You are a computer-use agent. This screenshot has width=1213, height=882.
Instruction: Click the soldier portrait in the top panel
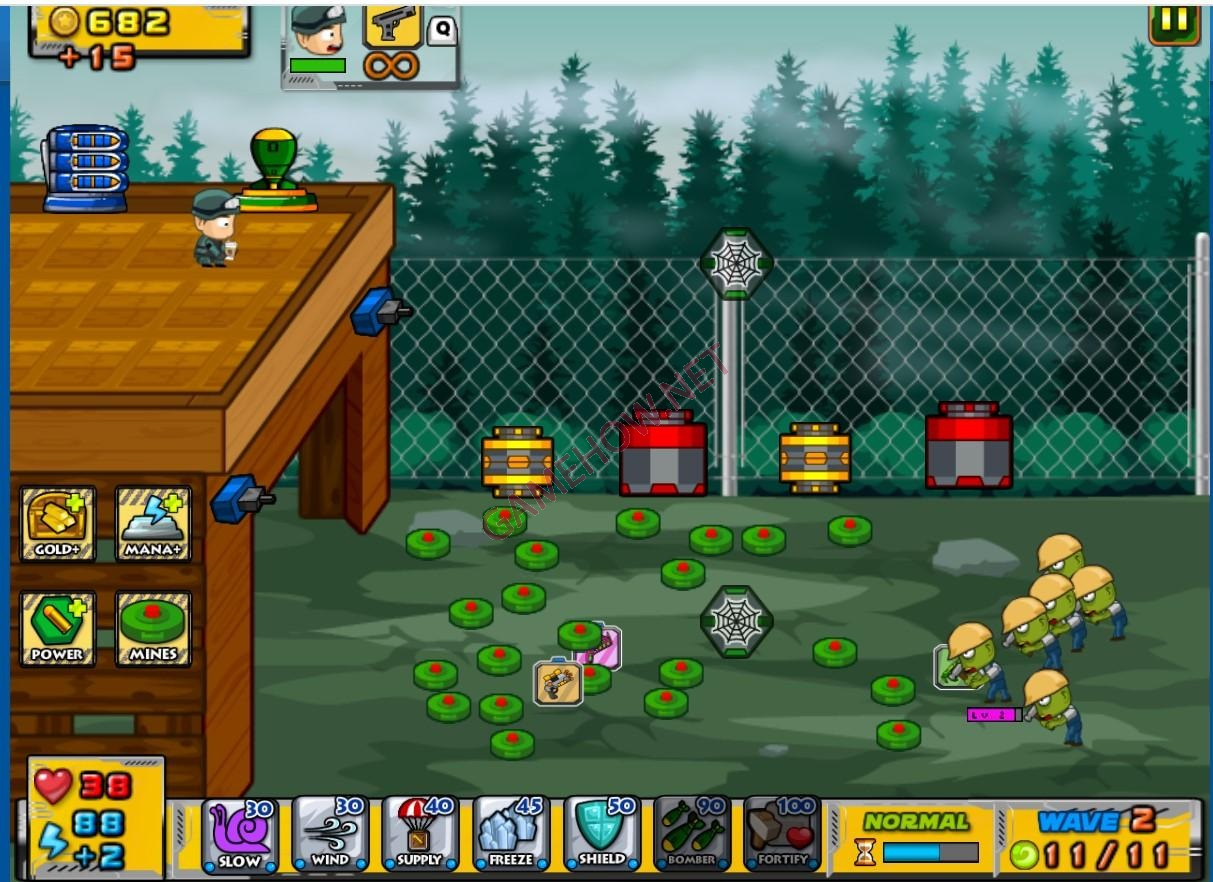(319, 30)
